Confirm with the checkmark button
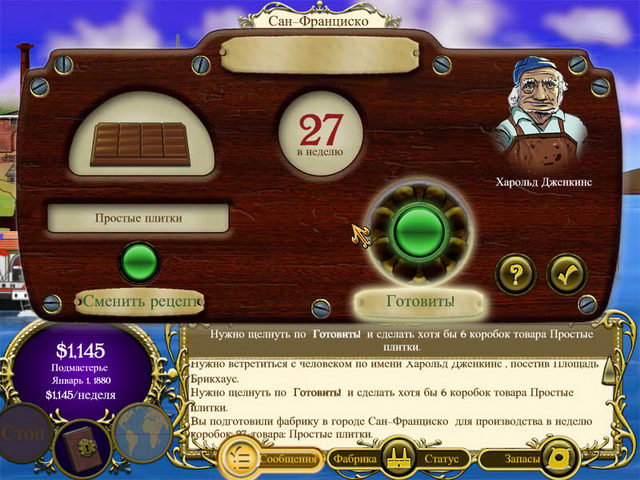The image size is (640, 480). tap(566, 274)
